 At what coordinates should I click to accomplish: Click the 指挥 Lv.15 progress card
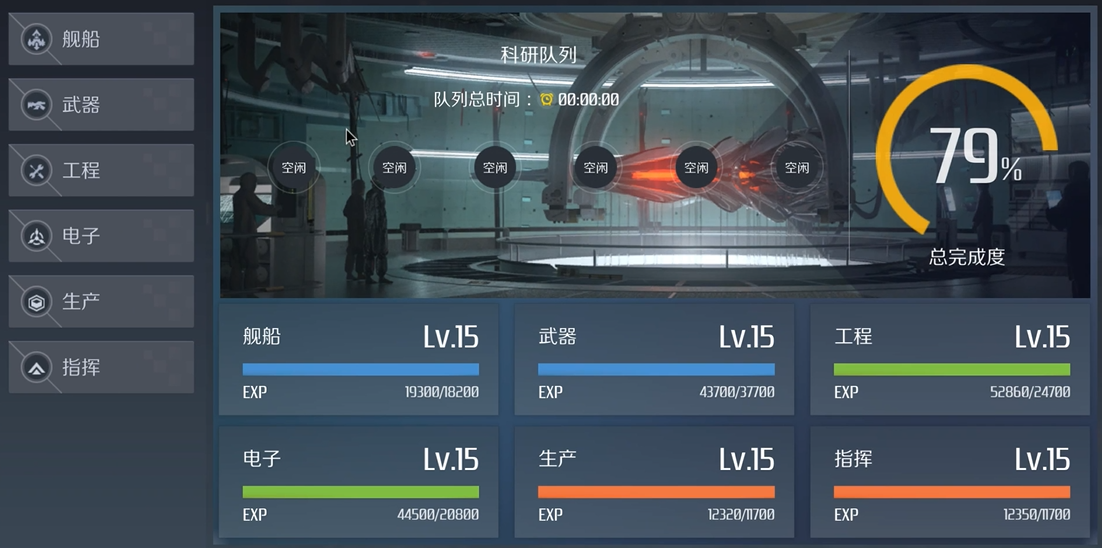coord(950,483)
